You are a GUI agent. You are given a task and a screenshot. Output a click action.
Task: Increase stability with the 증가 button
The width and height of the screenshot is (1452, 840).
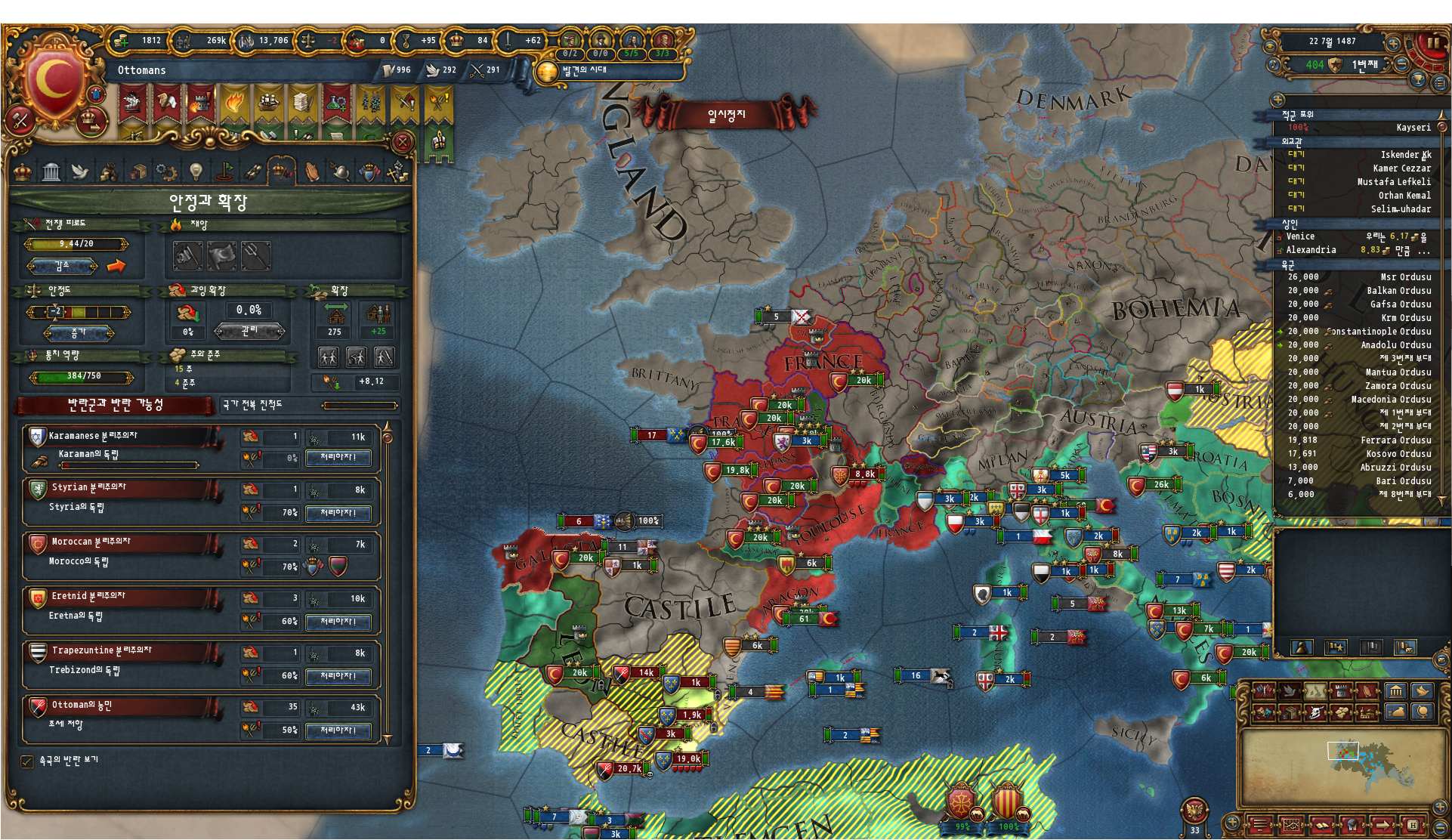79,332
